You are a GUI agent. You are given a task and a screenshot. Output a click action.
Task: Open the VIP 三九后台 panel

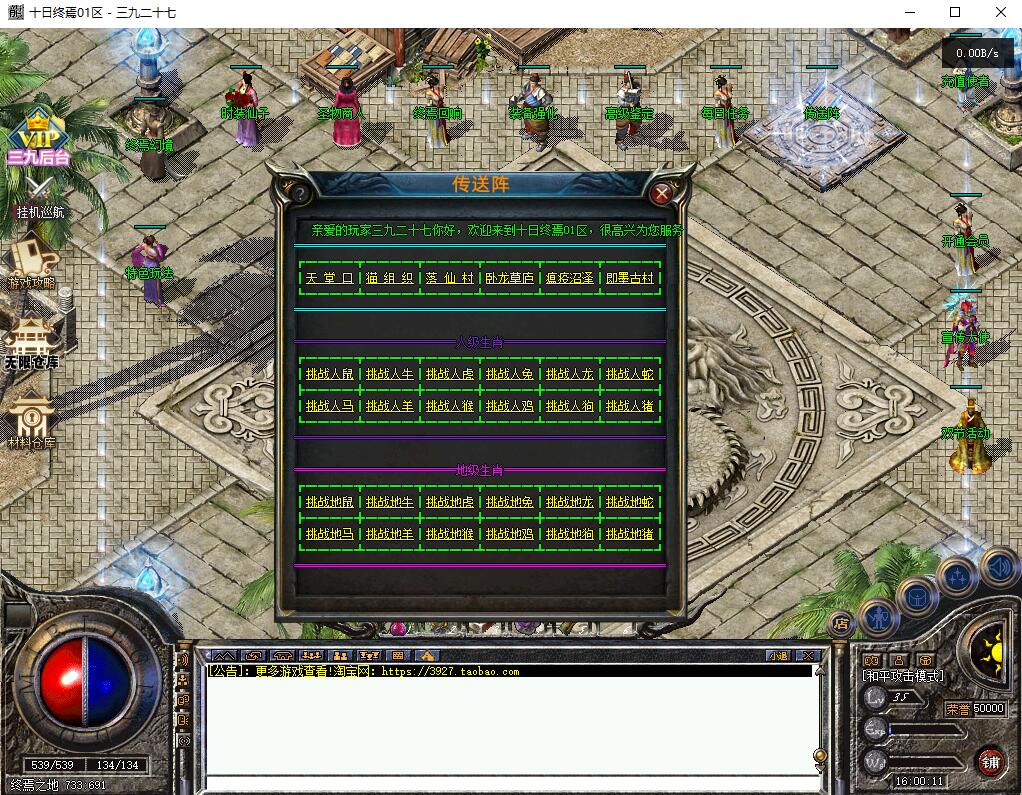pos(38,141)
